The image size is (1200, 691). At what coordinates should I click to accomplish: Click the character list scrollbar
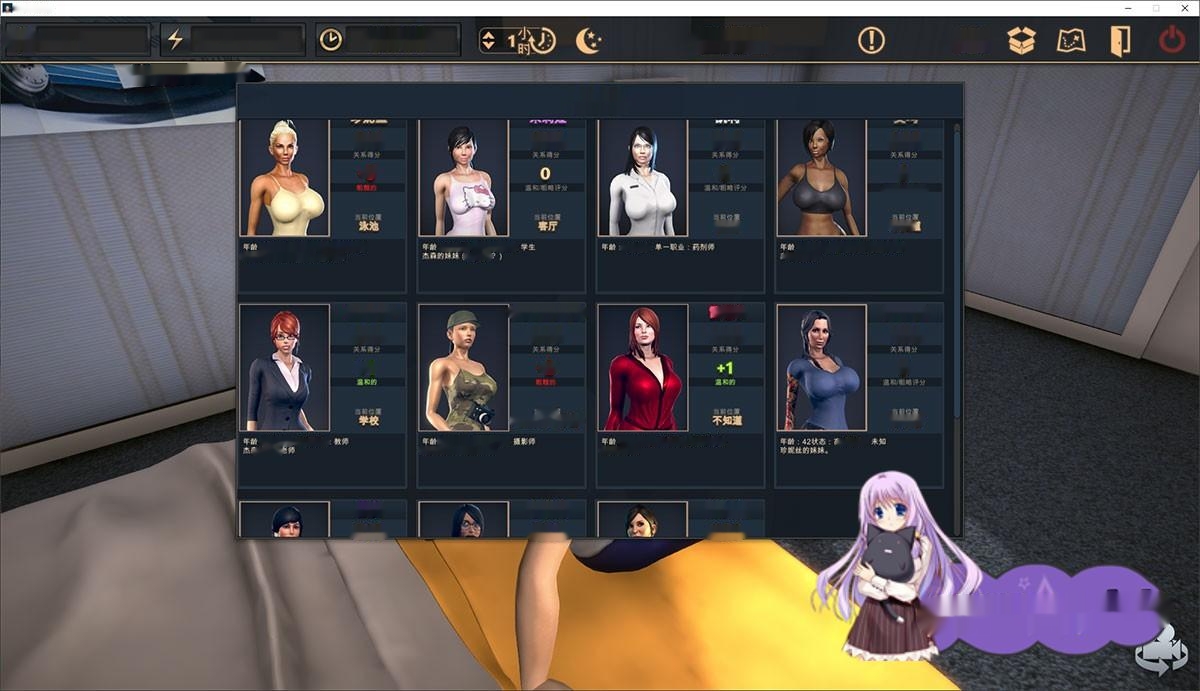coord(956,270)
